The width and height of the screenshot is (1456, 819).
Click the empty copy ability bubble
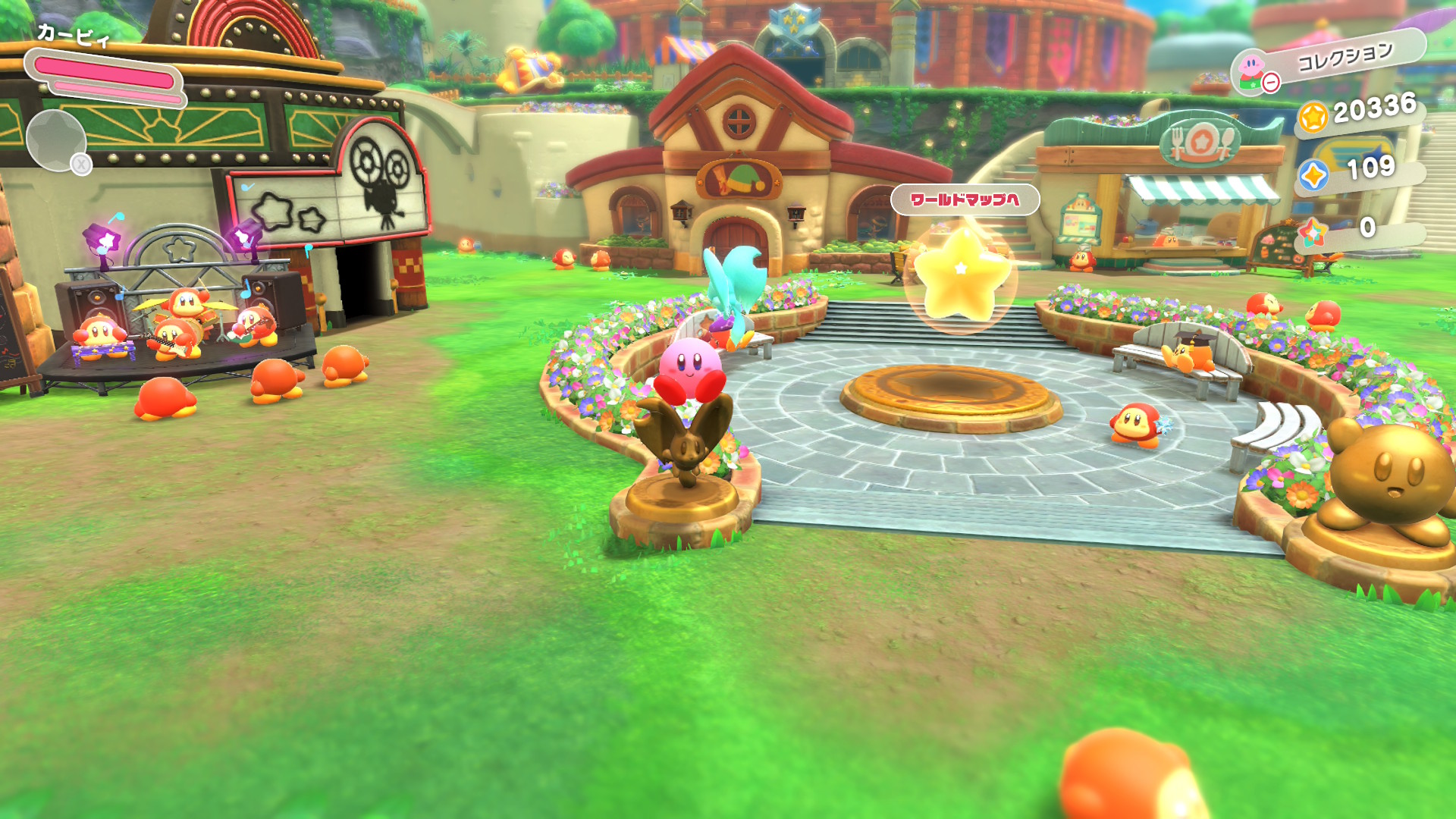coord(56,140)
